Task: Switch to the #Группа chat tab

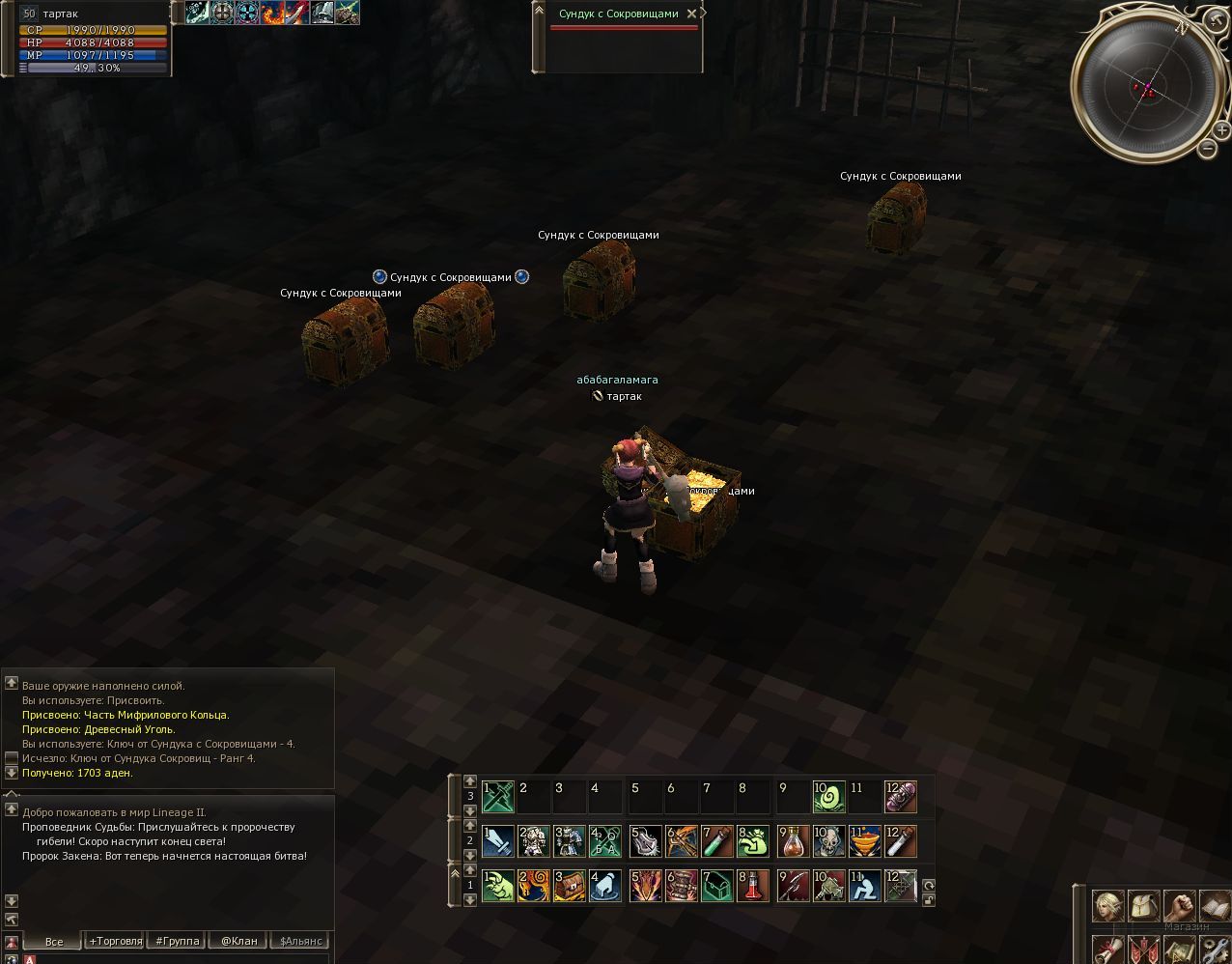Action: [178, 941]
